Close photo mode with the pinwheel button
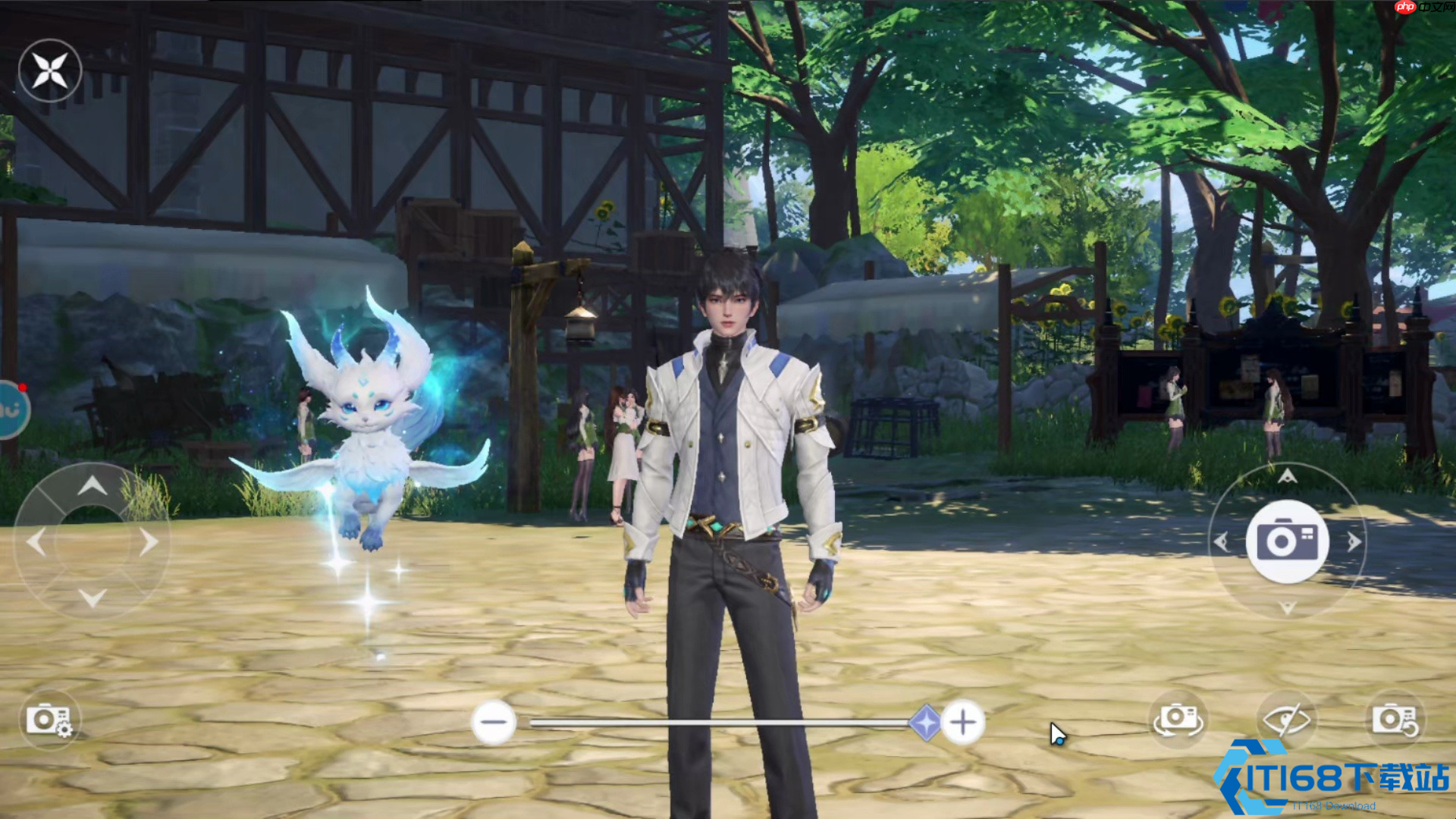Viewport: 1456px width, 819px height. tap(50, 71)
